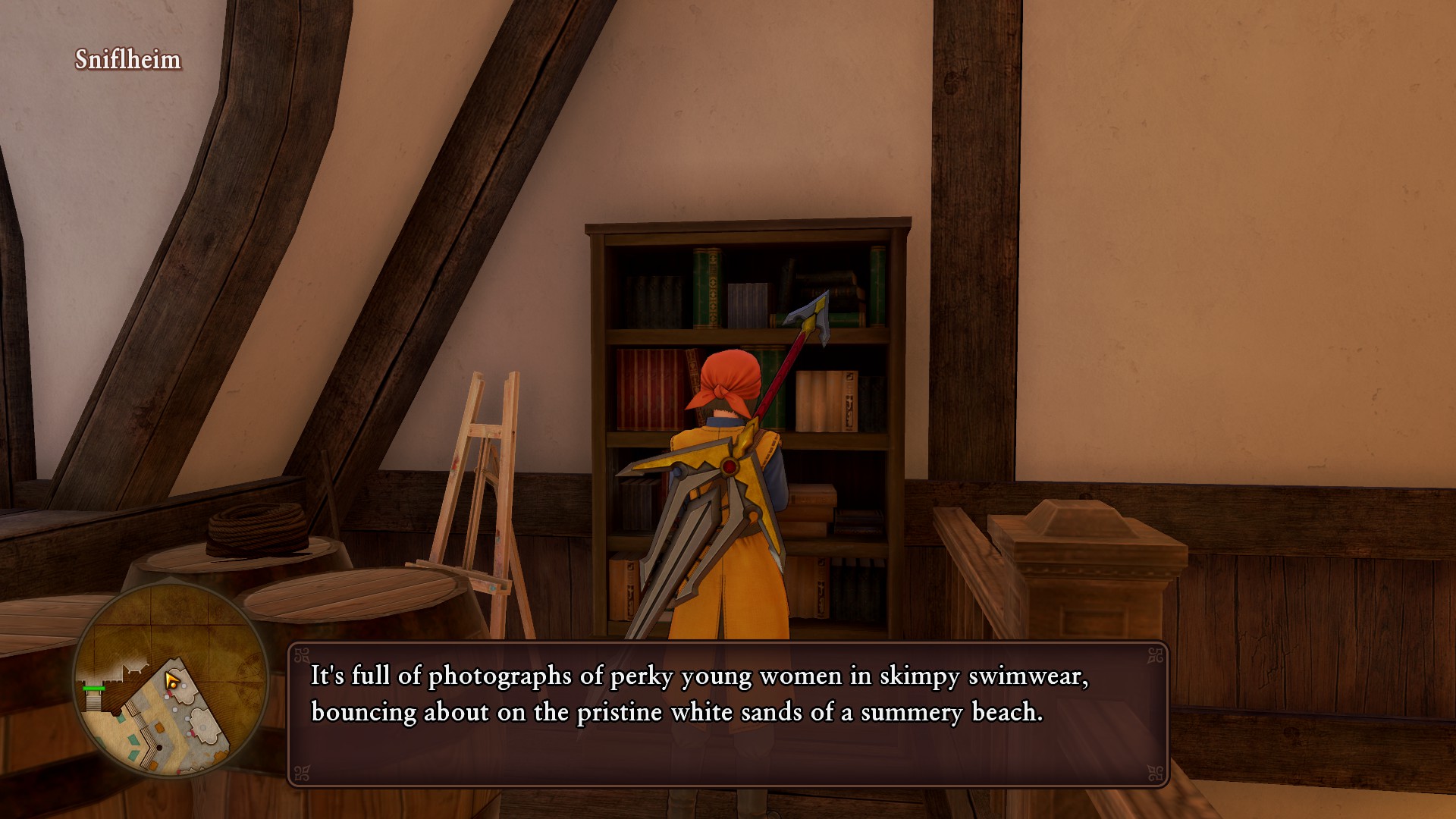Viewport: 1456px width, 819px height.
Task: Open the circular minimap
Action: (171, 679)
